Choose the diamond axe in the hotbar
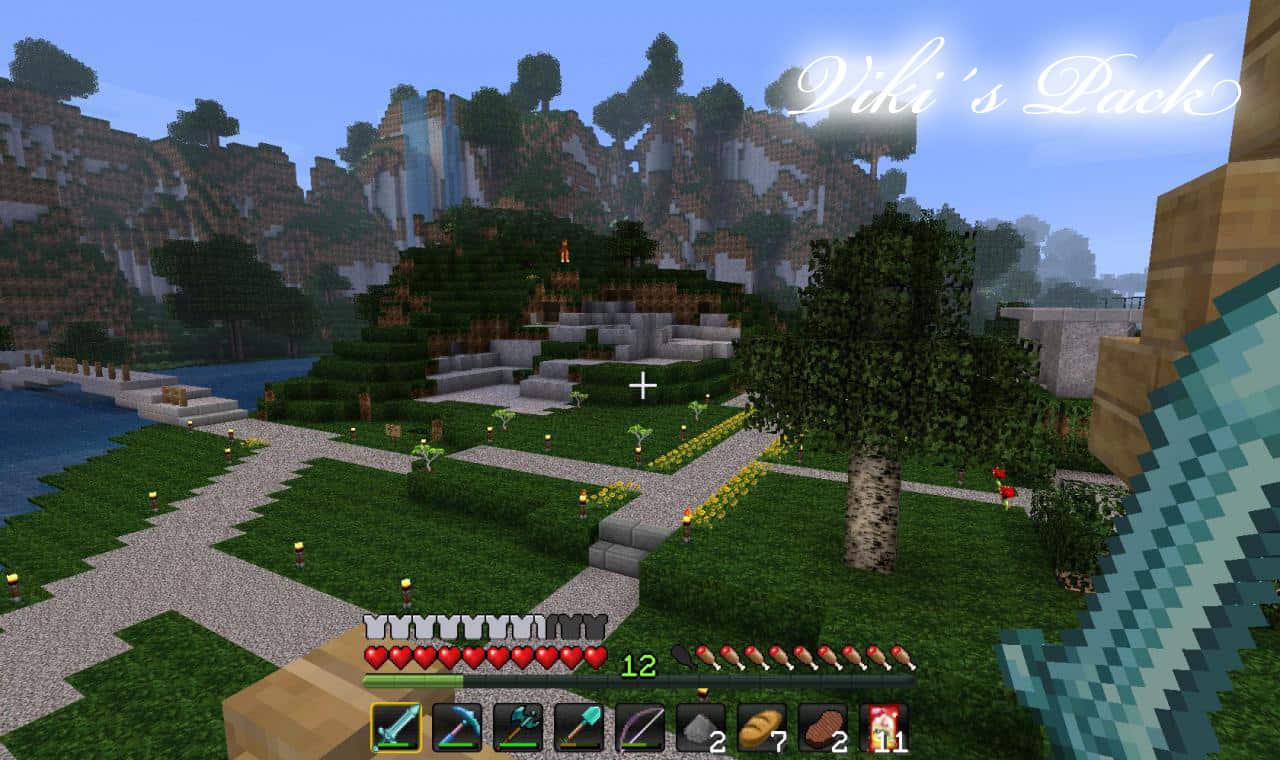The height and width of the screenshot is (760, 1280). click(518, 727)
